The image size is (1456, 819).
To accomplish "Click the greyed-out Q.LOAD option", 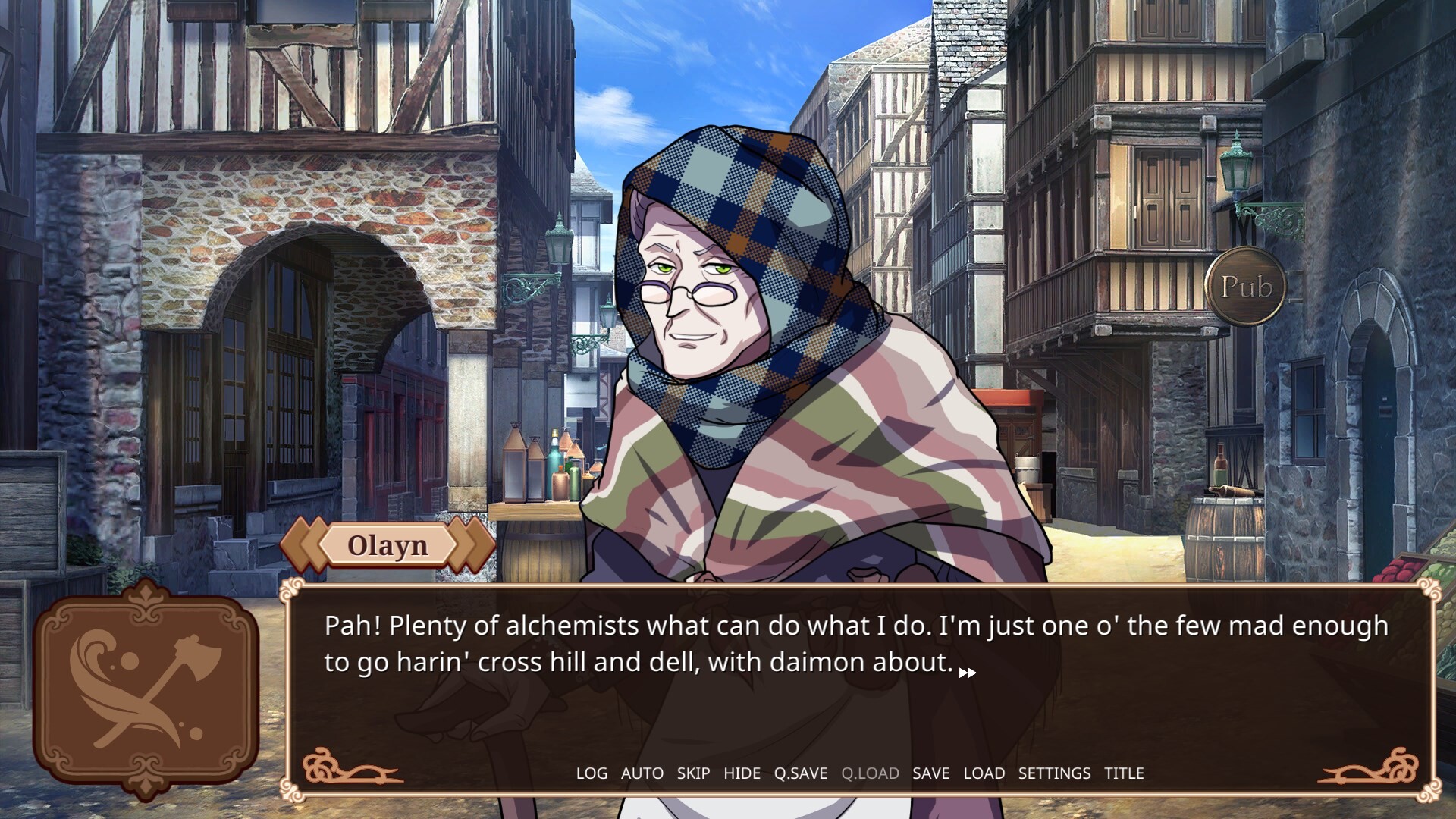I will click(x=870, y=773).
